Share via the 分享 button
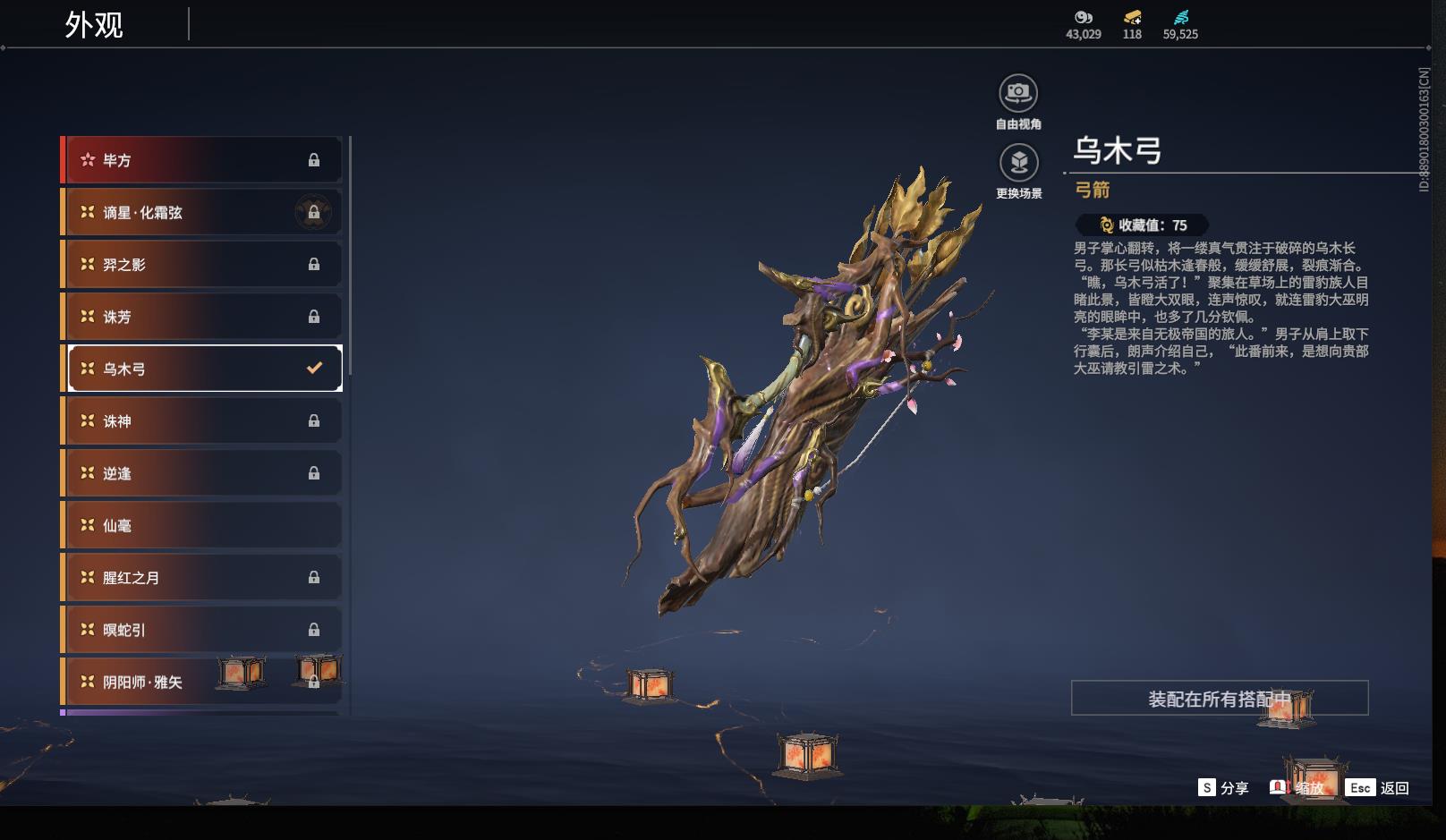This screenshot has height=840, width=1446. click(1223, 788)
